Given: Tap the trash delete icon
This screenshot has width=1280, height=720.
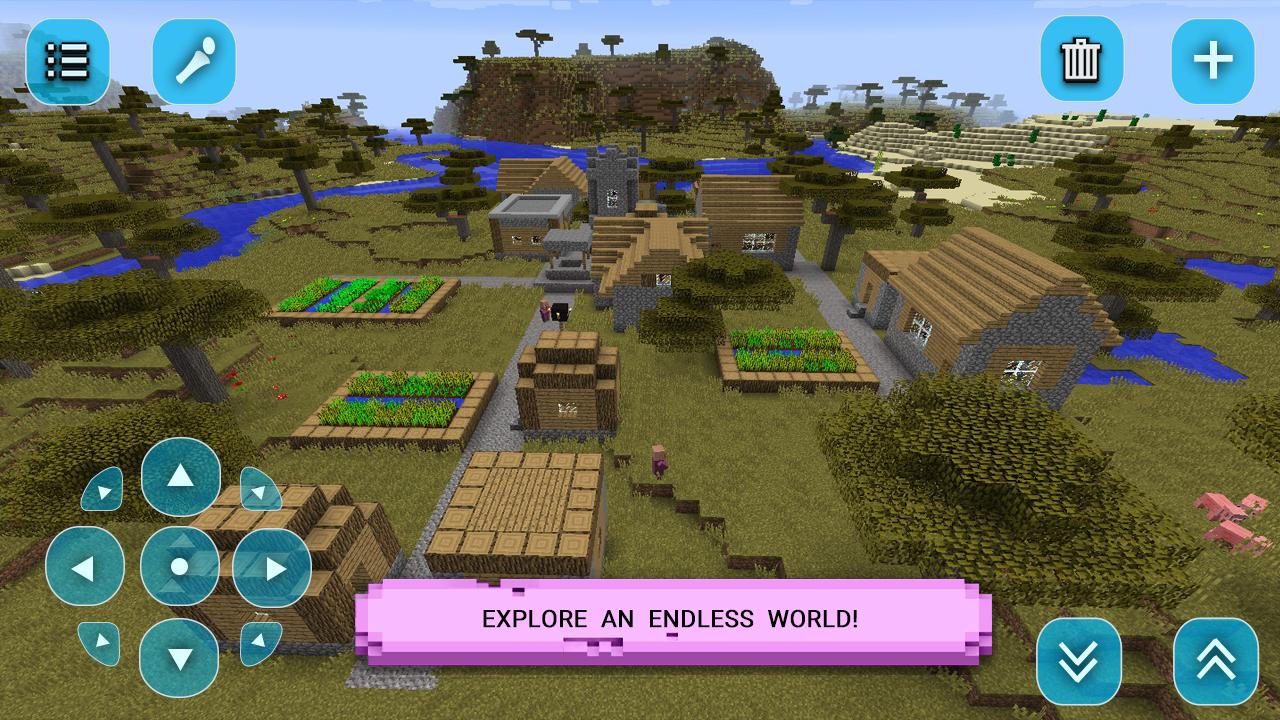Looking at the screenshot, I should pos(1079,60).
